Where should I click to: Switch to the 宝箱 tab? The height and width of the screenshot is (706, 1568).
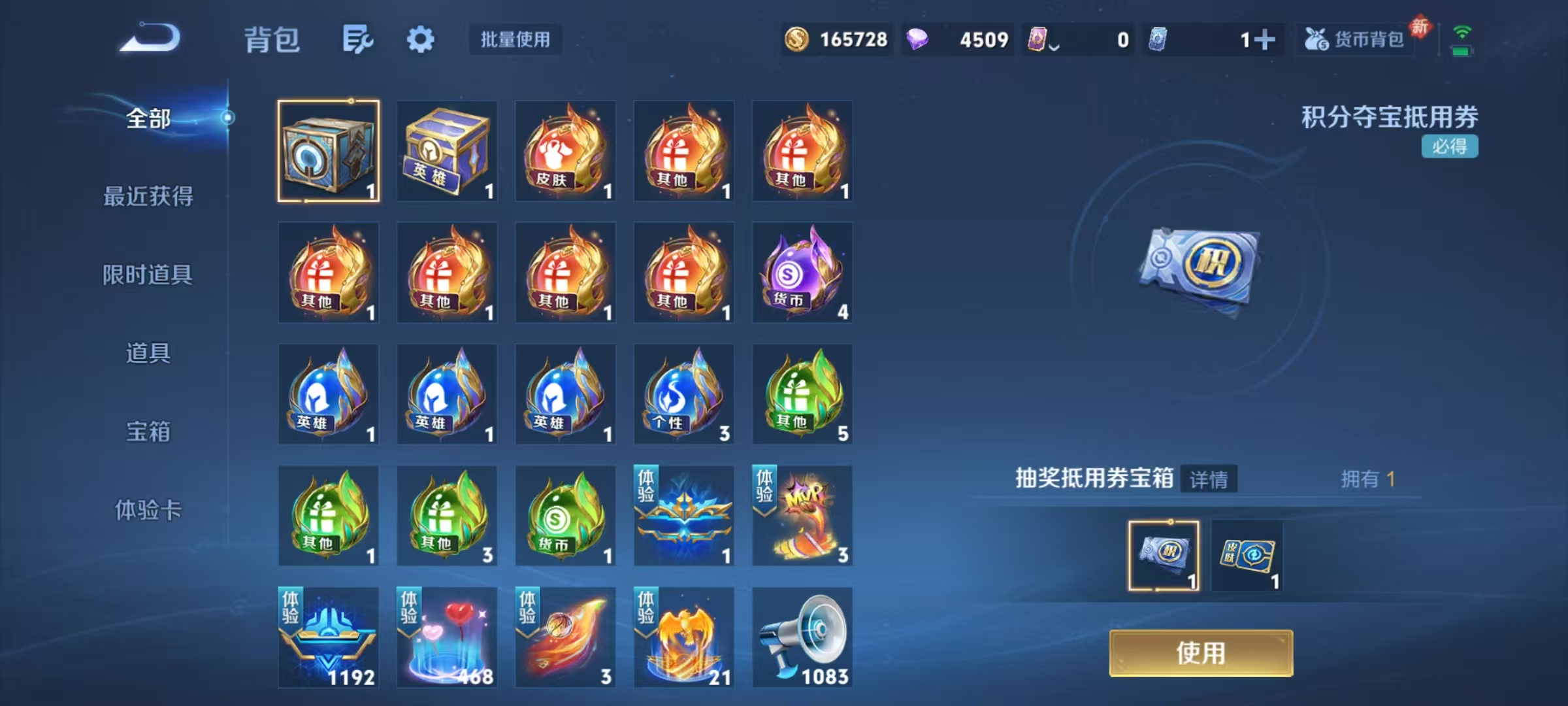tap(147, 431)
